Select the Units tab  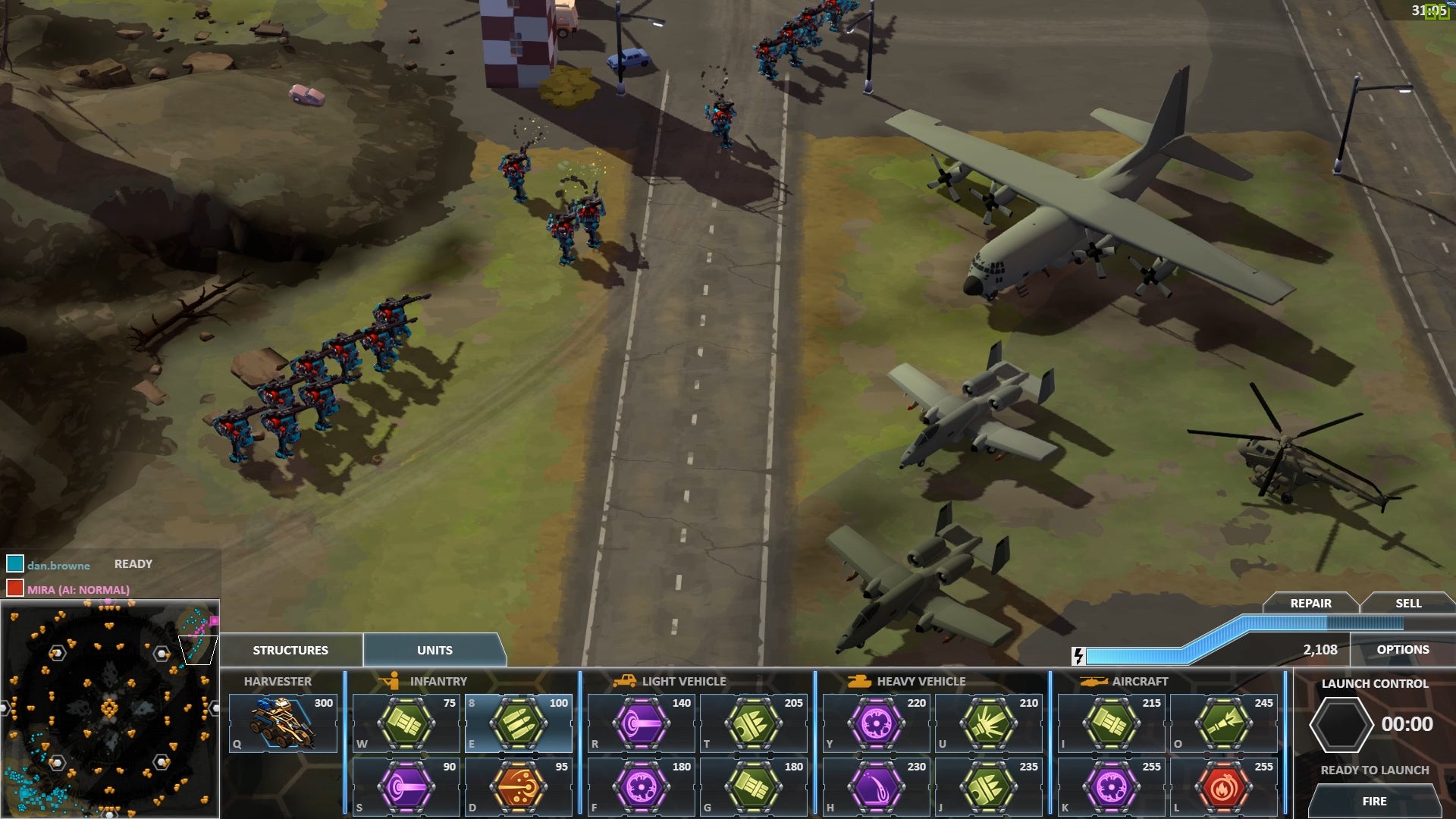click(435, 650)
